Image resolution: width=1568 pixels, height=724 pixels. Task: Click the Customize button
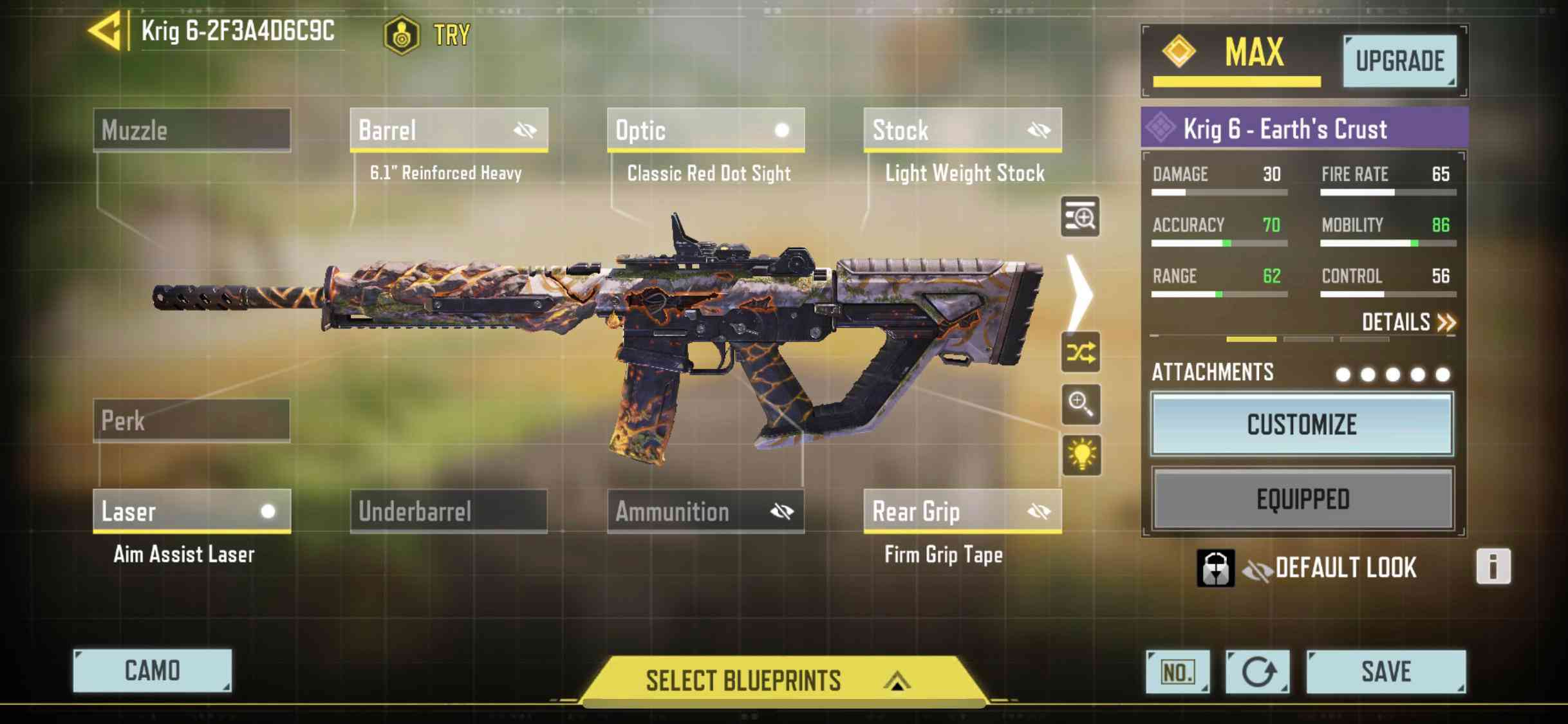[1302, 425]
